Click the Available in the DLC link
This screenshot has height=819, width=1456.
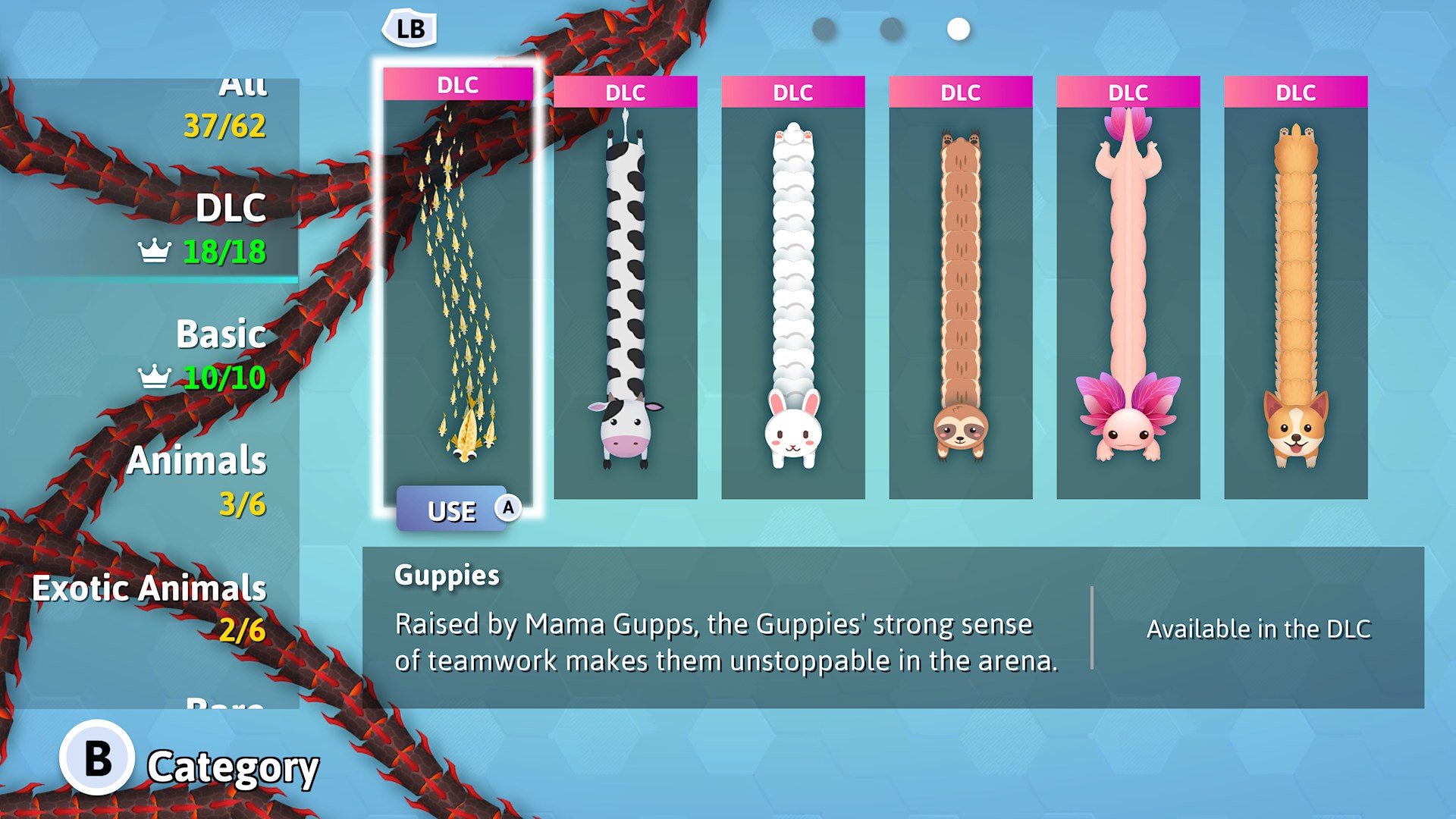pos(1259,628)
